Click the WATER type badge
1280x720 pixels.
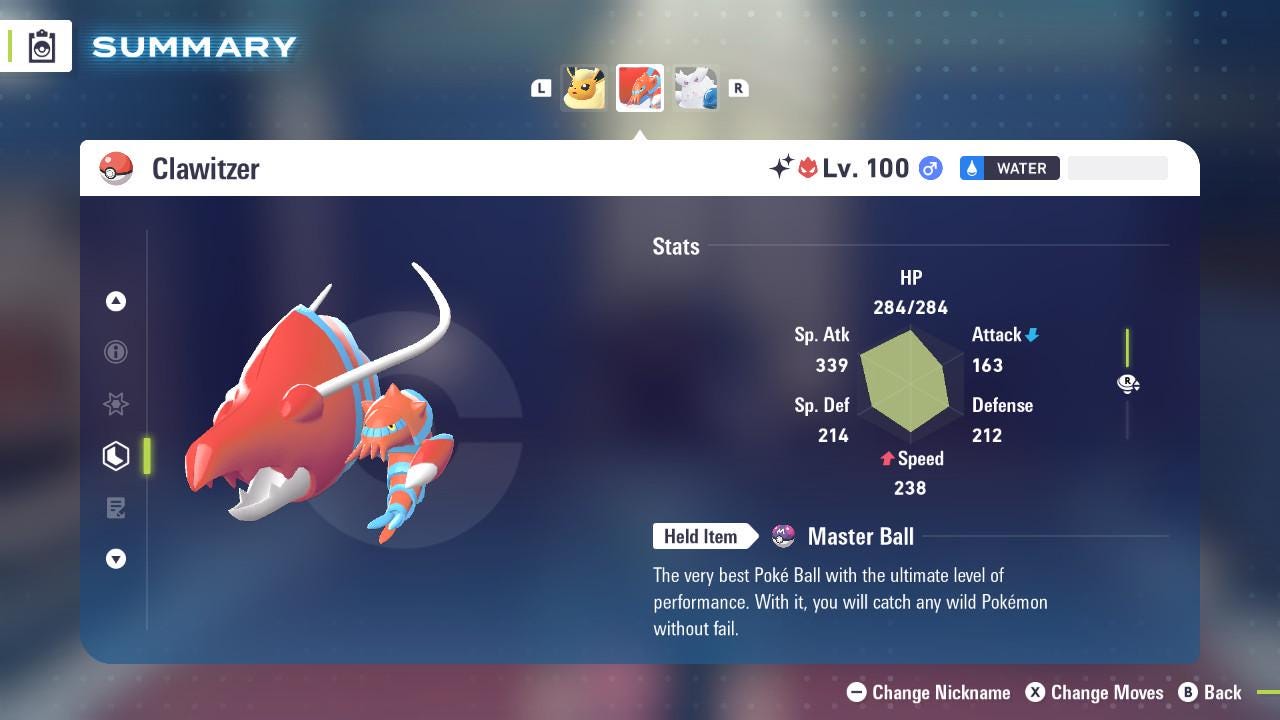(1010, 168)
